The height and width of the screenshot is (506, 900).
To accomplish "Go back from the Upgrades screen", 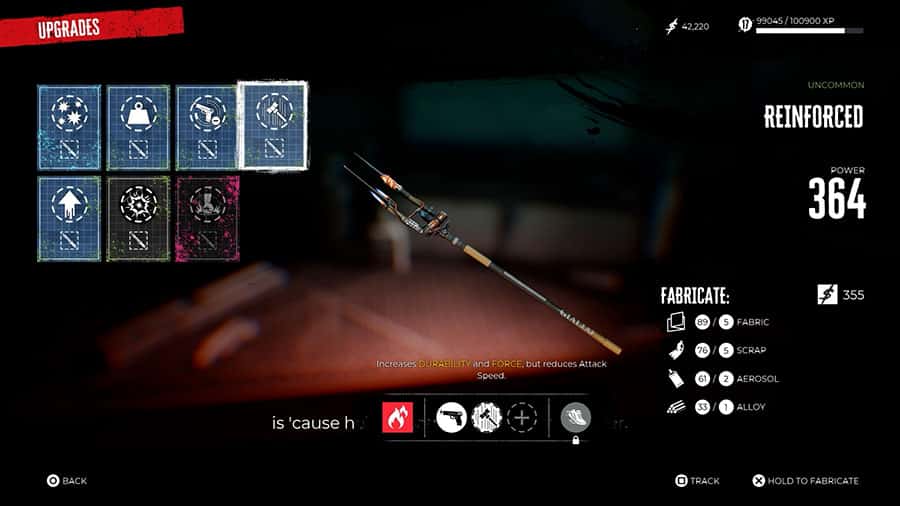I will click(x=67, y=481).
